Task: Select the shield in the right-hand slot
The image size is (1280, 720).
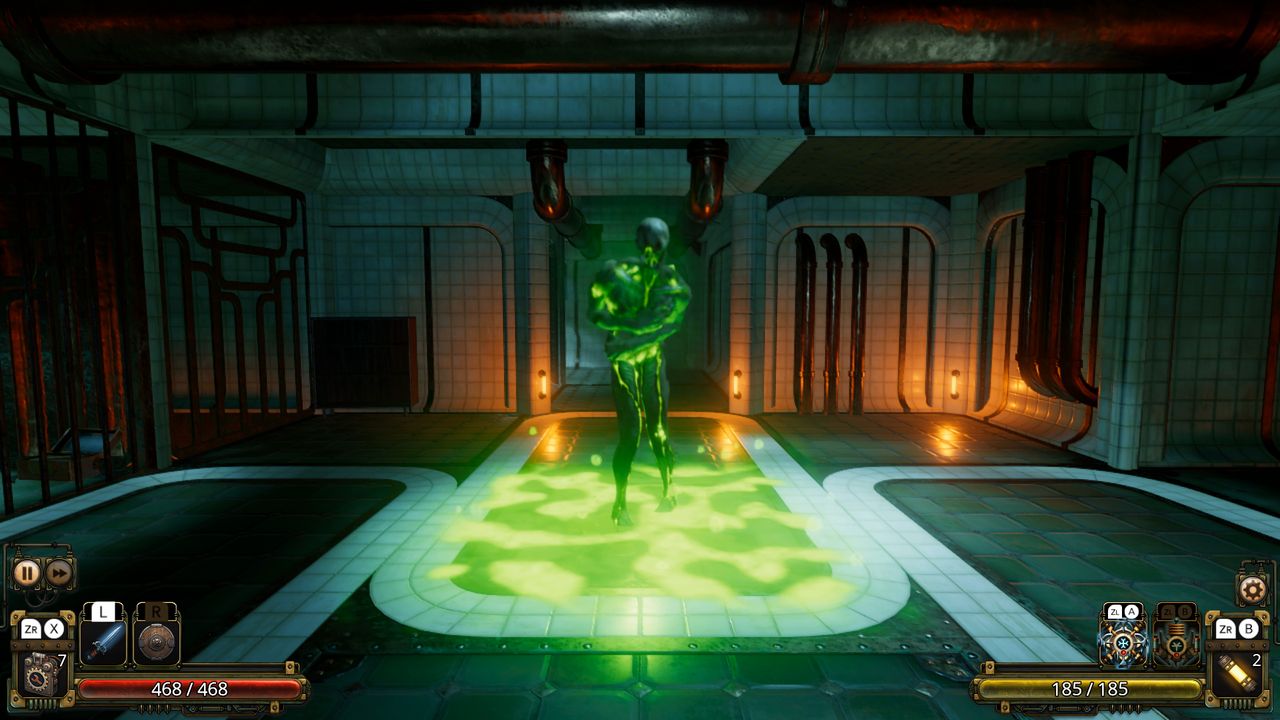Action: (x=156, y=643)
